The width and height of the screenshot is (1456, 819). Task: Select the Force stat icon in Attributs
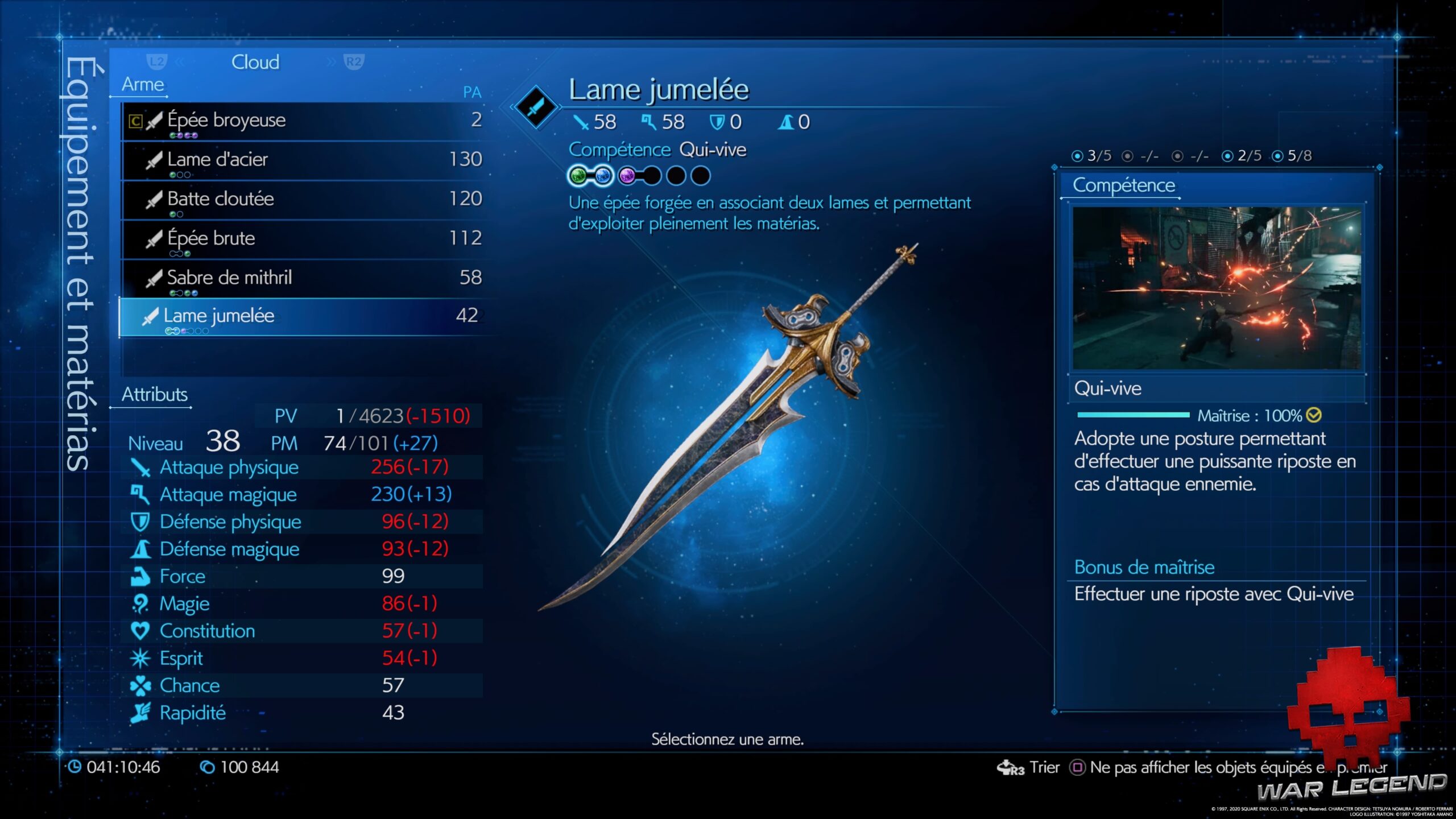tap(139, 576)
